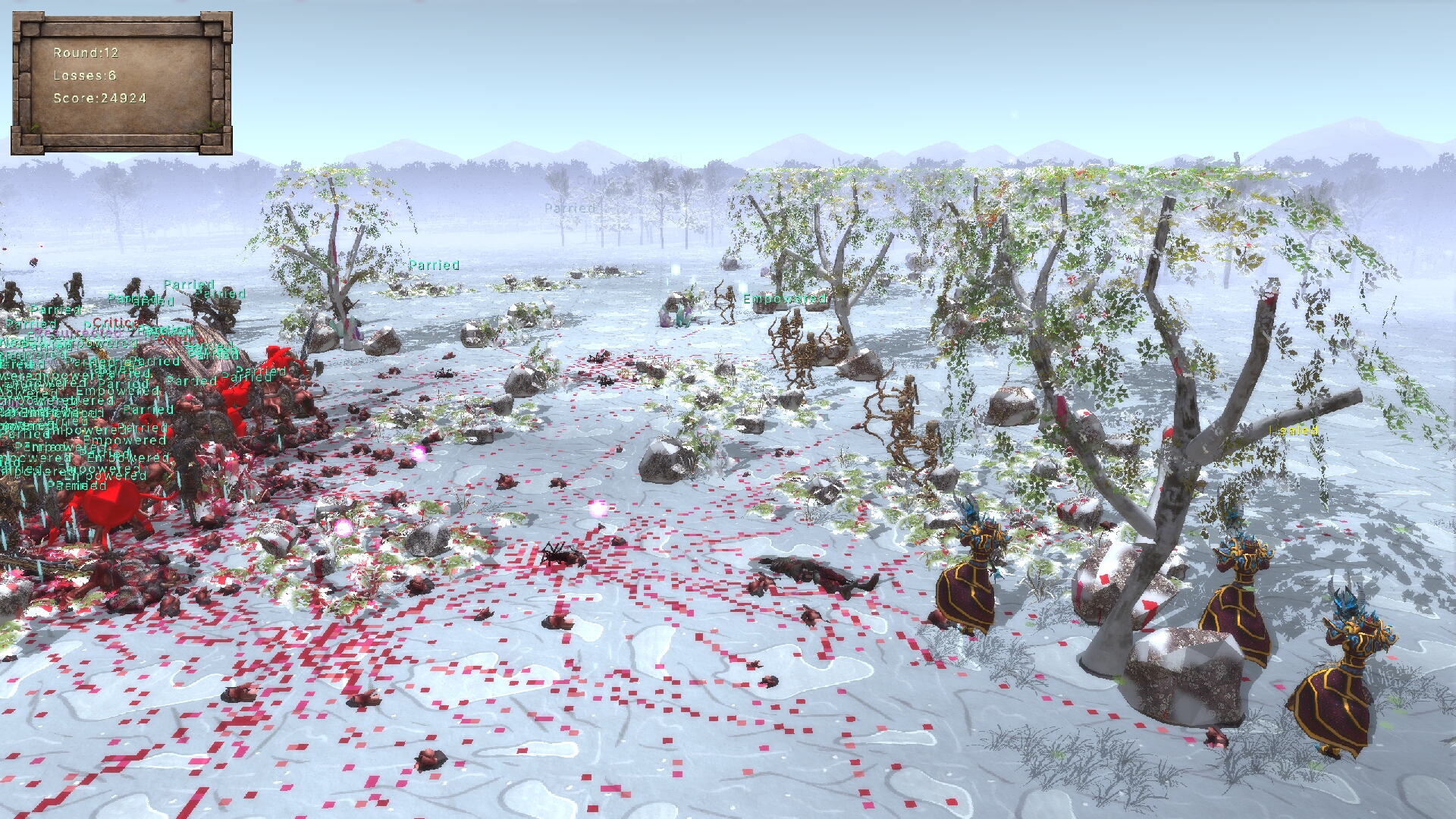Click the 'Parried' floating text near the left tree
Viewport: 1456px width, 819px height.
[435, 265]
